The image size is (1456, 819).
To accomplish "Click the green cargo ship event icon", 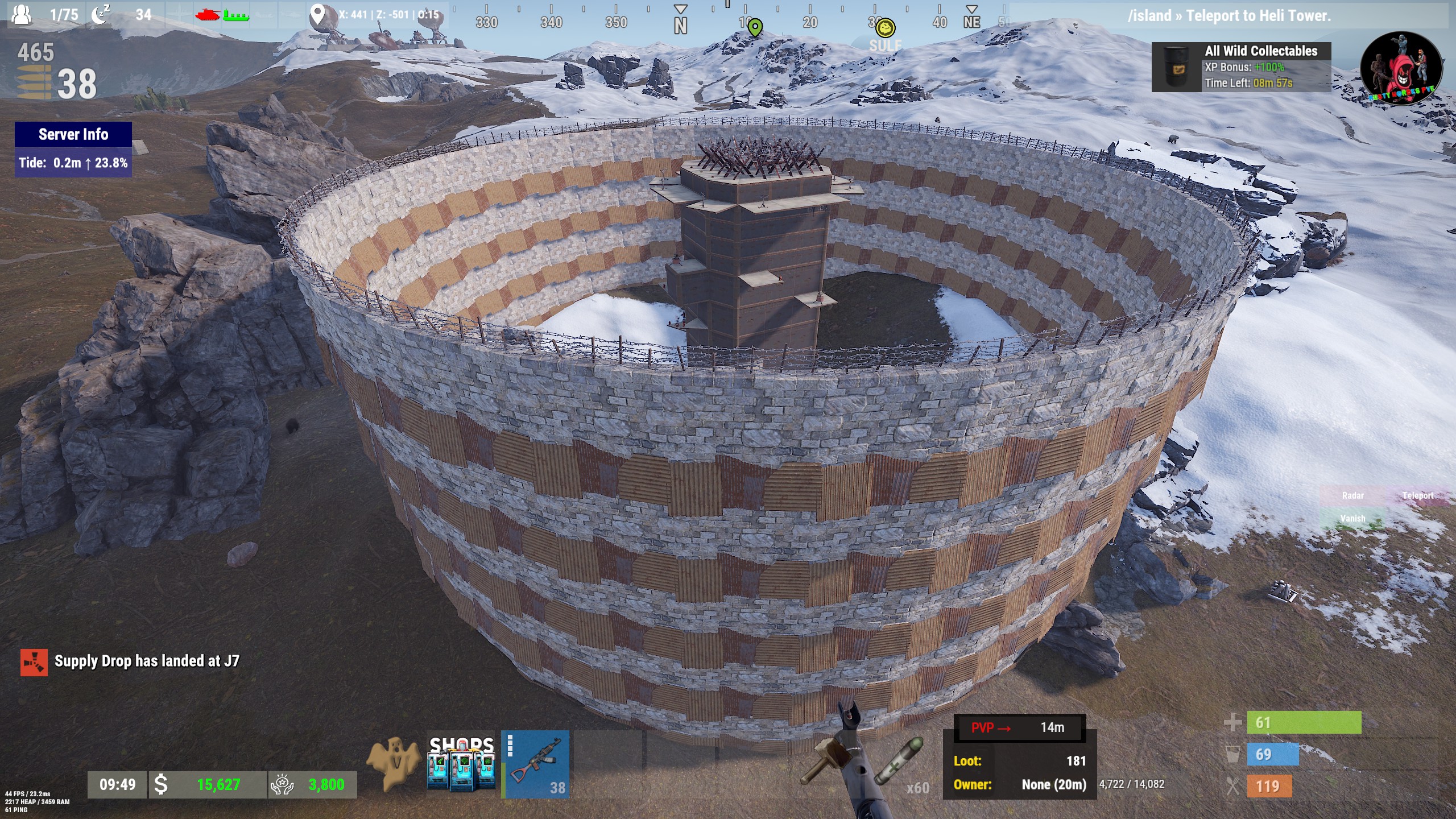I will tap(235, 14).
